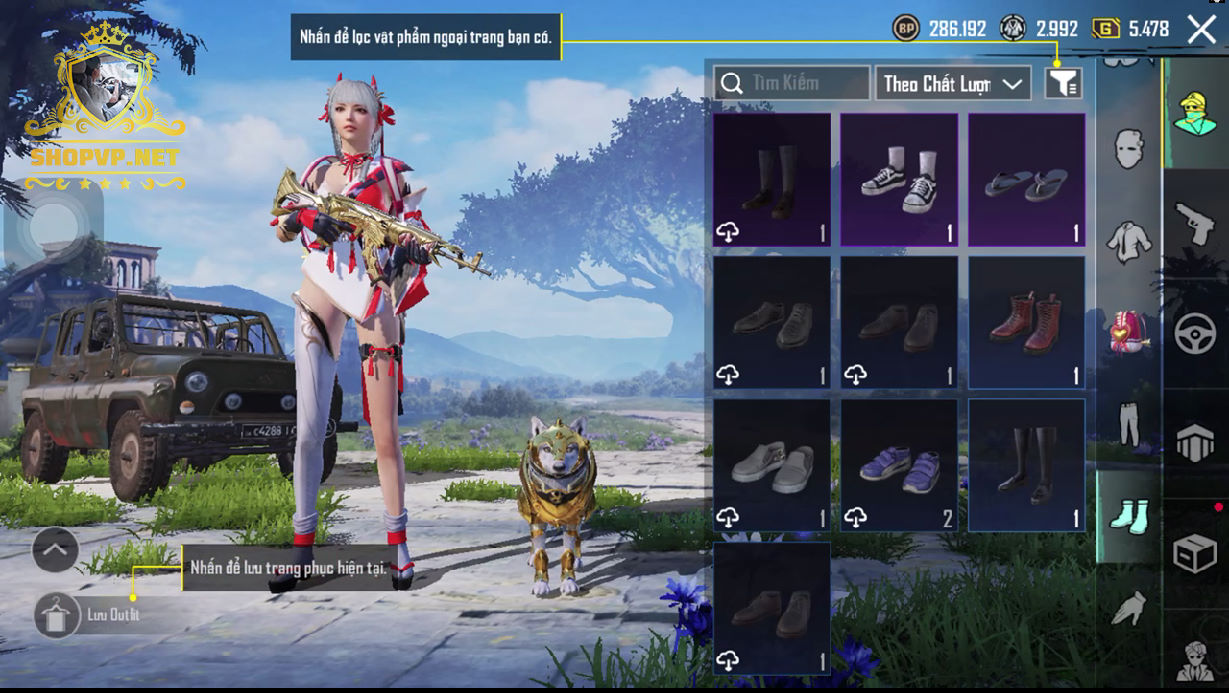Open the shirt clothing category
The width and height of the screenshot is (1229, 693).
tap(1129, 241)
